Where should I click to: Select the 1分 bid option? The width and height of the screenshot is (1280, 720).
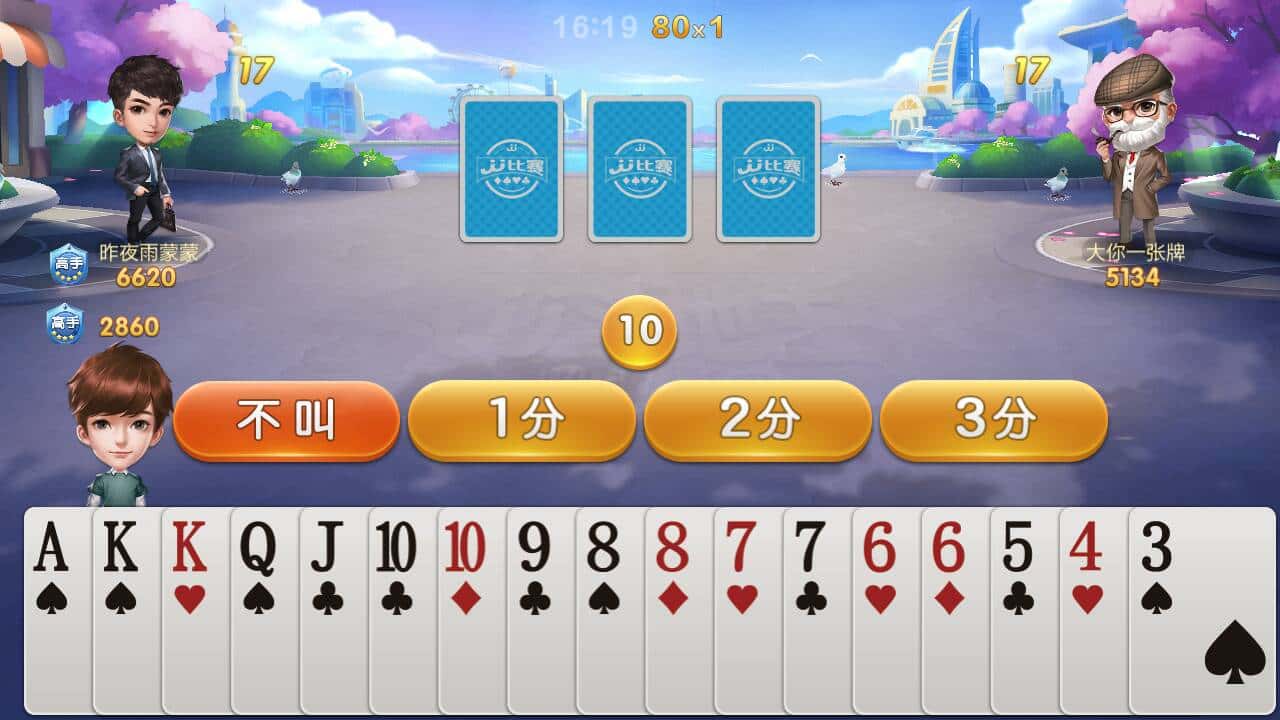[521, 418]
